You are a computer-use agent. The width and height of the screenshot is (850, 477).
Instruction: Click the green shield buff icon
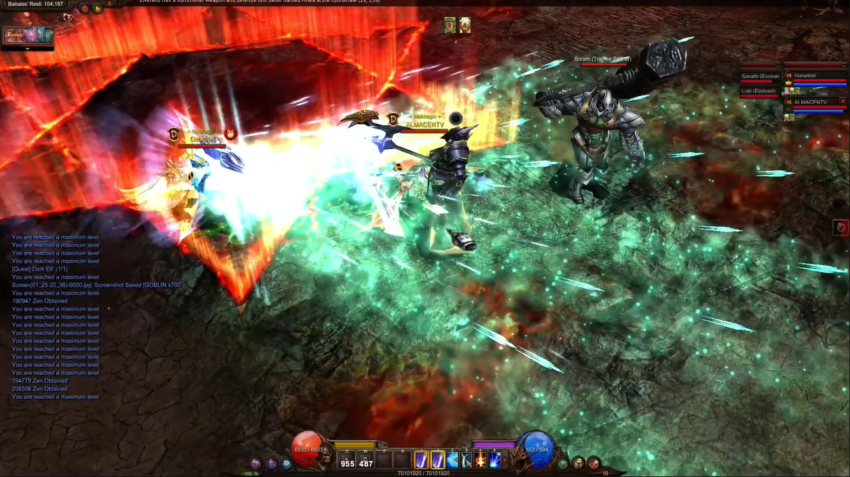click(451, 25)
